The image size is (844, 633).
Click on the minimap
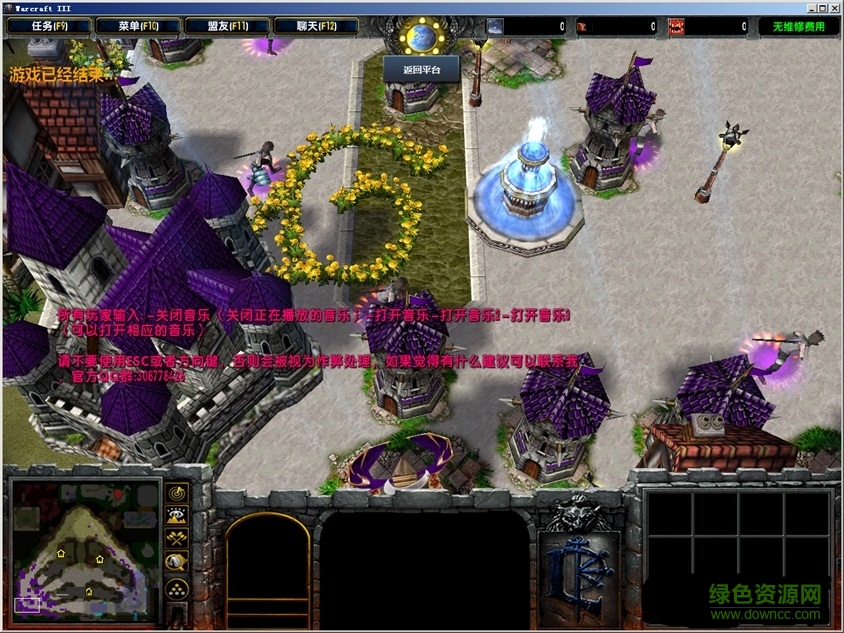click(85, 545)
